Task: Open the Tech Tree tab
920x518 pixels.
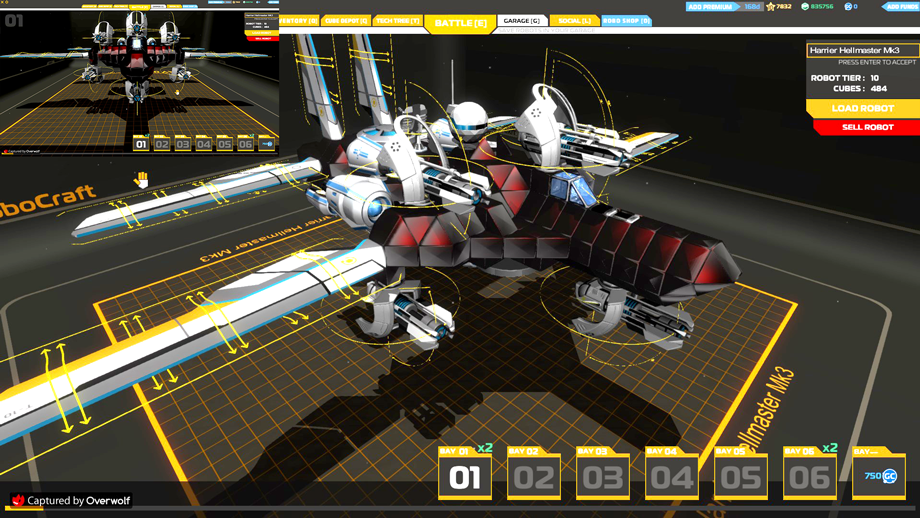Action: click(397, 21)
